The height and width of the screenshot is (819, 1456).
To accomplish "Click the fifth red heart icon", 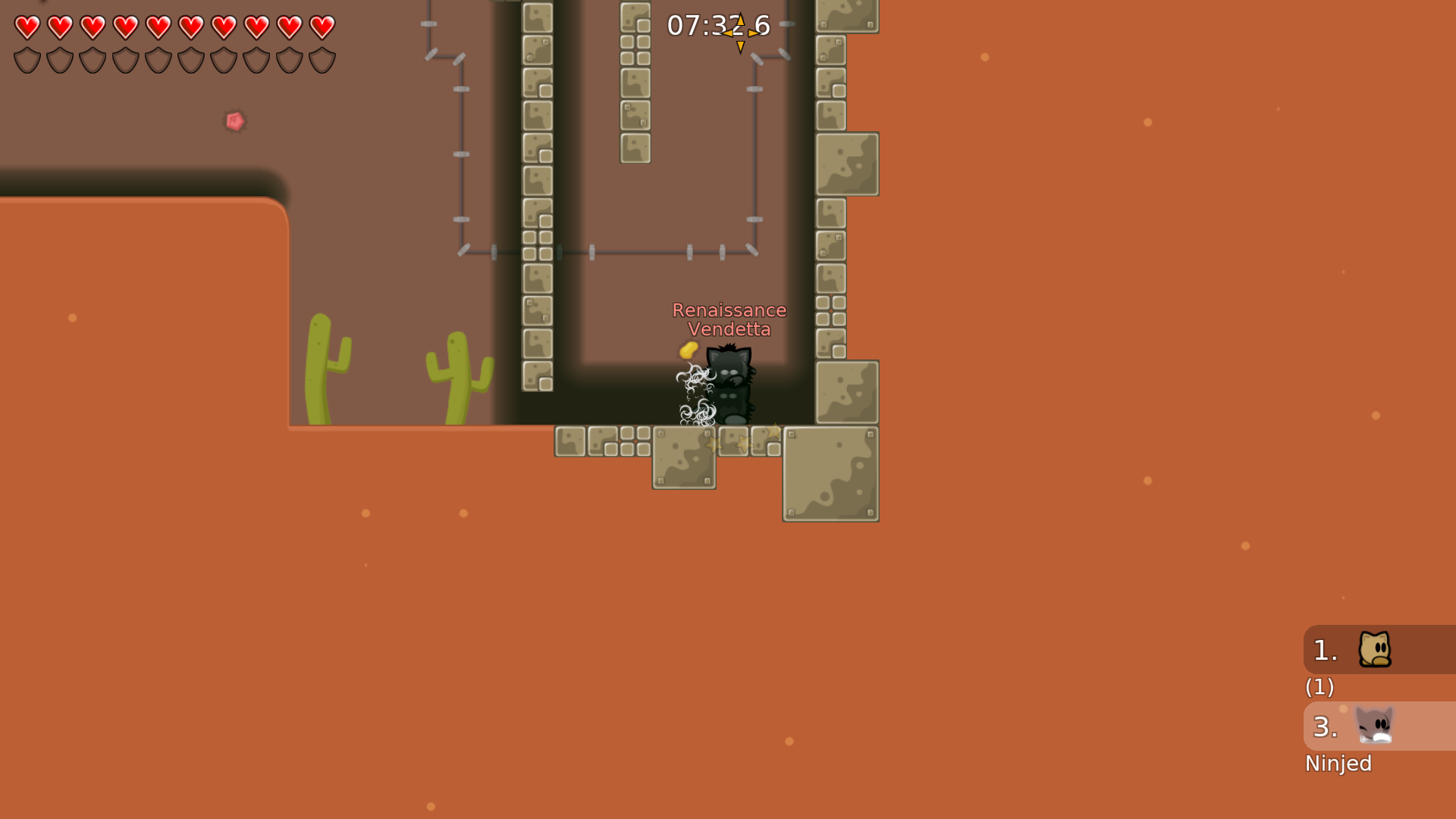I will (158, 27).
